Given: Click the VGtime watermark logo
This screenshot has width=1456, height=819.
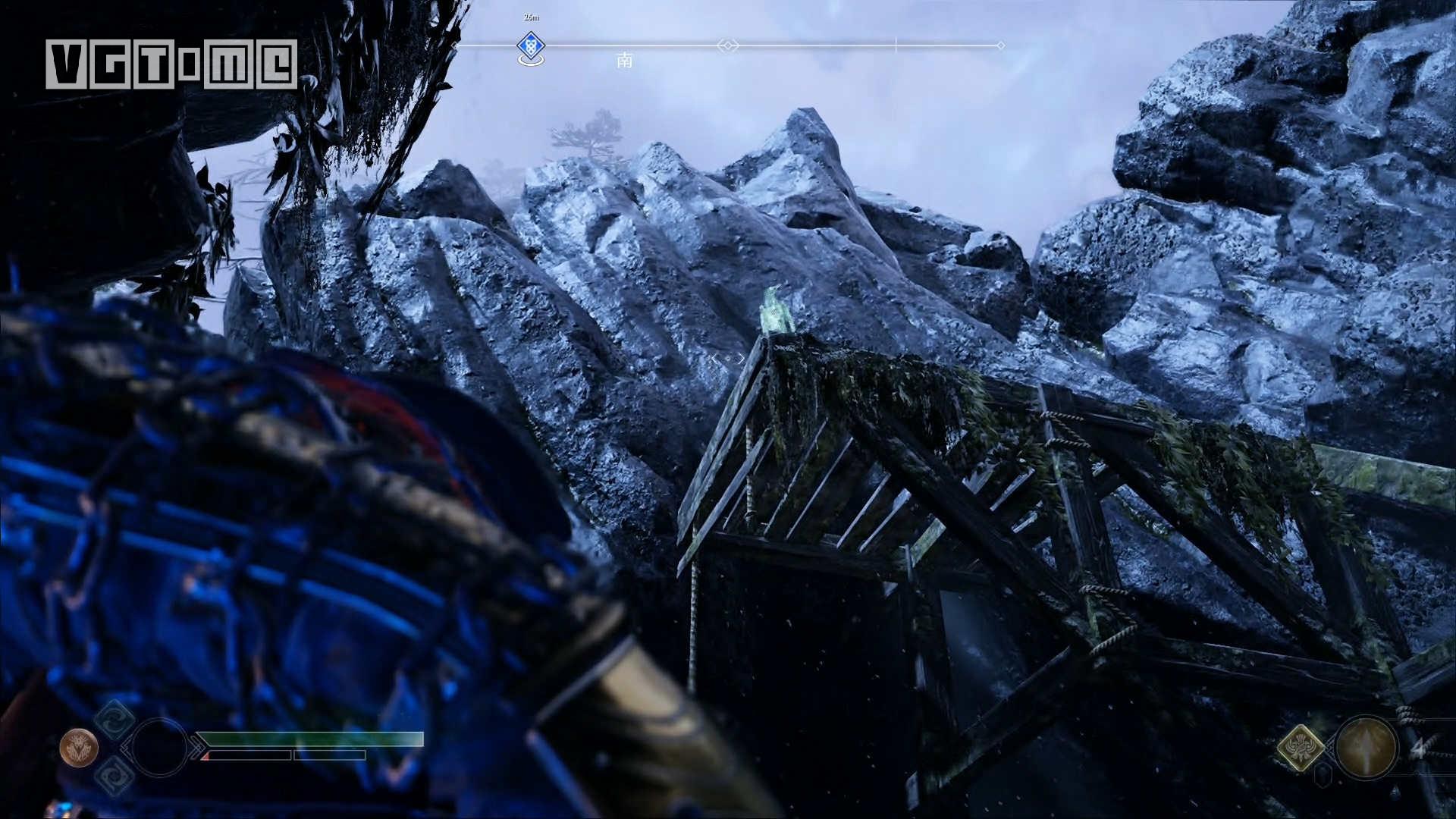Looking at the screenshot, I should 171,64.
